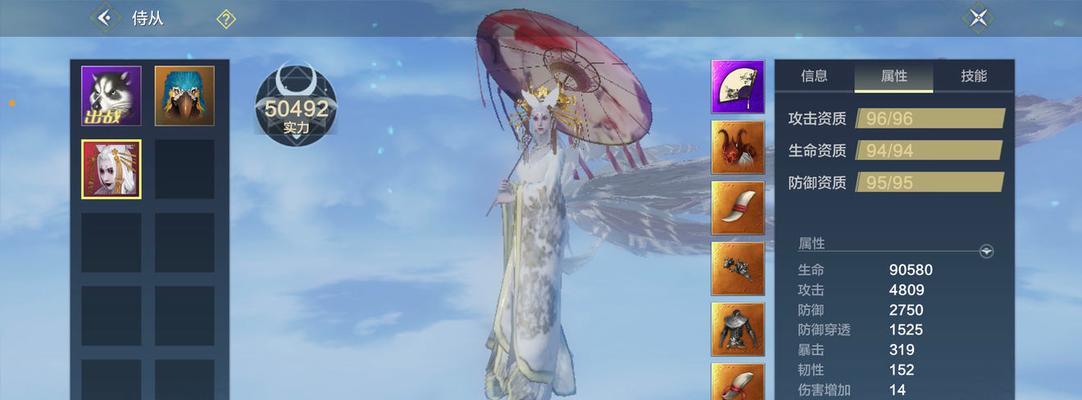Close the 侍从 attendant screen
Viewport: 1082px width, 400px height.
click(x=978, y=18)
